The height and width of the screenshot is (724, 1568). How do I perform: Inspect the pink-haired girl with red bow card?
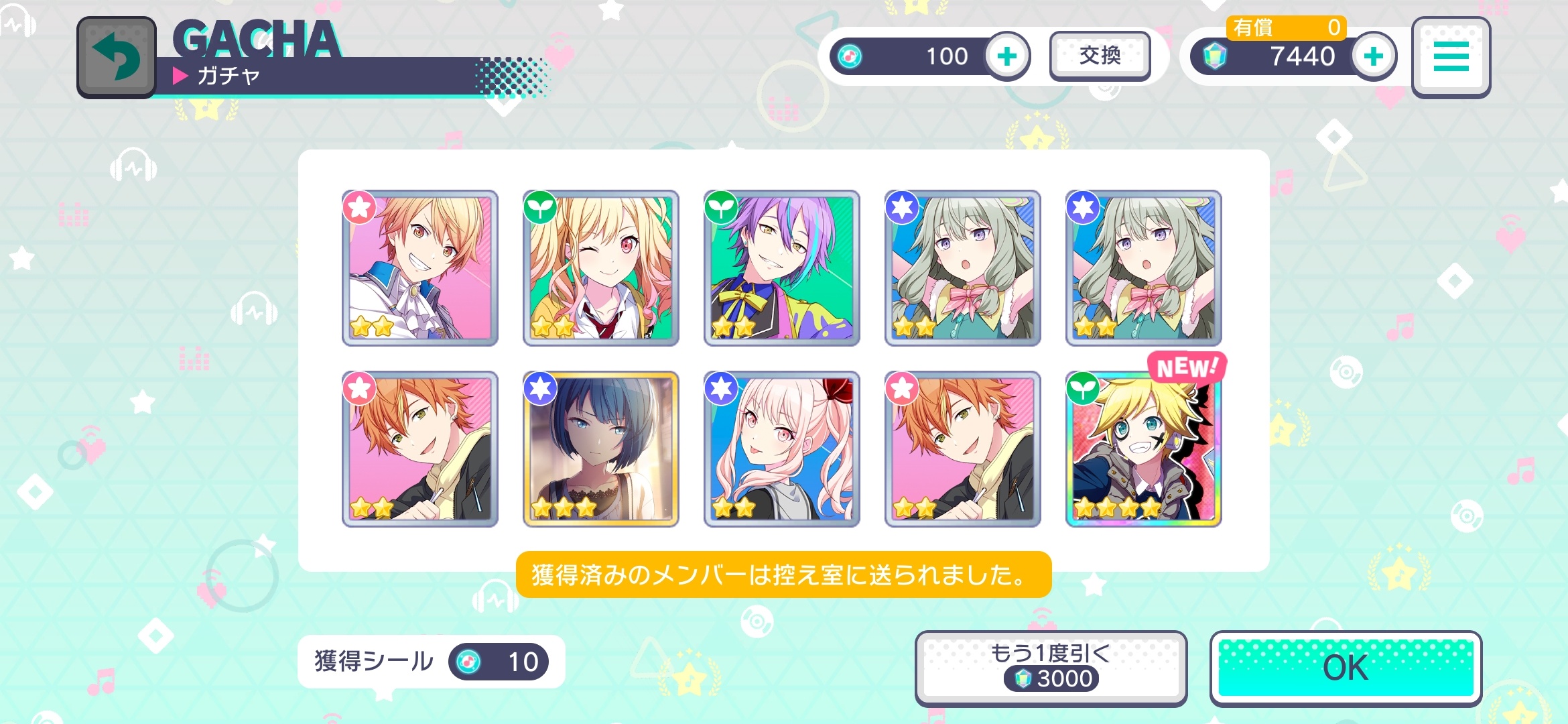pyautogui.click(x=781, y=449)
